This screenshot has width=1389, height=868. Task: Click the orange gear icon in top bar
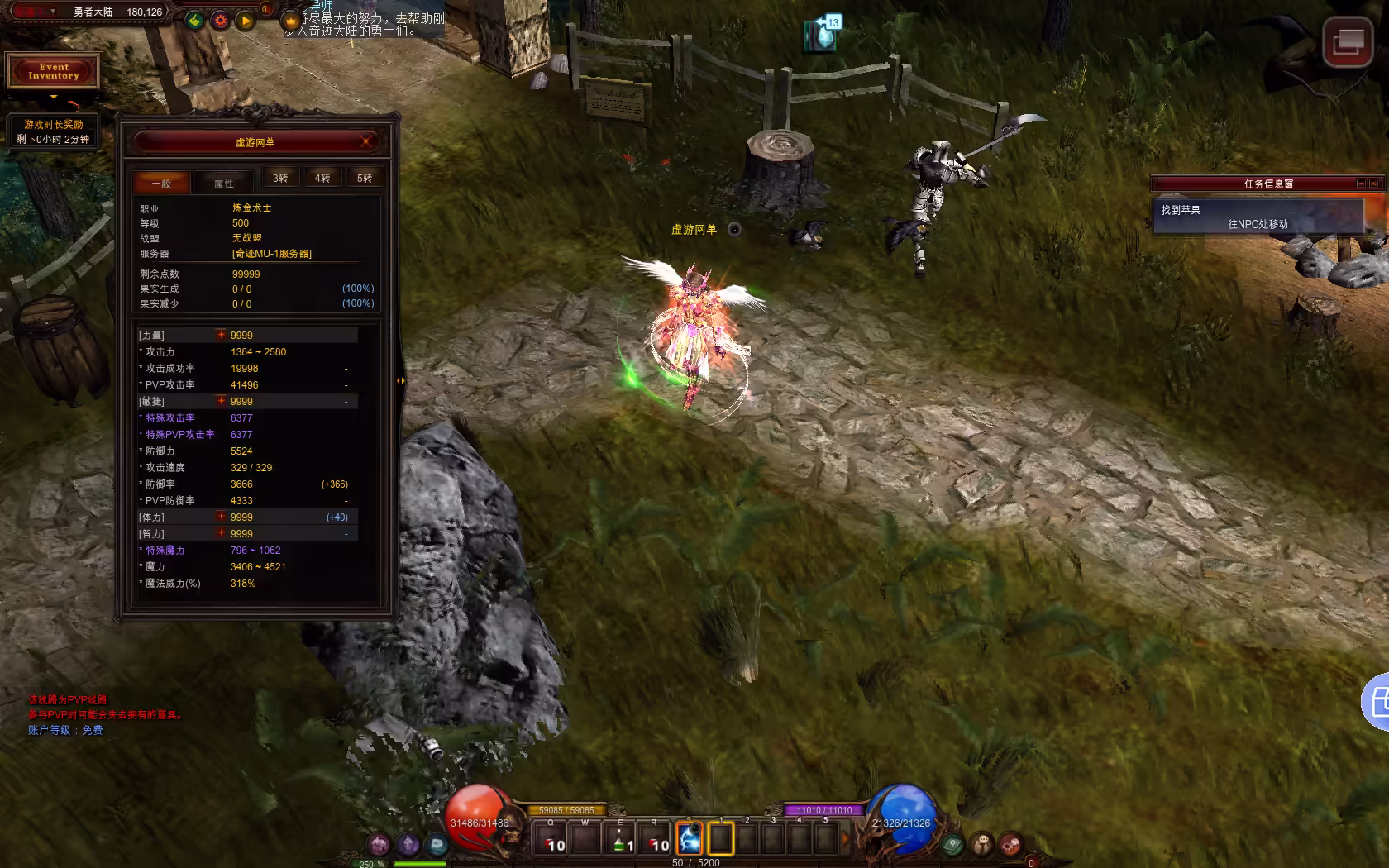220,21
